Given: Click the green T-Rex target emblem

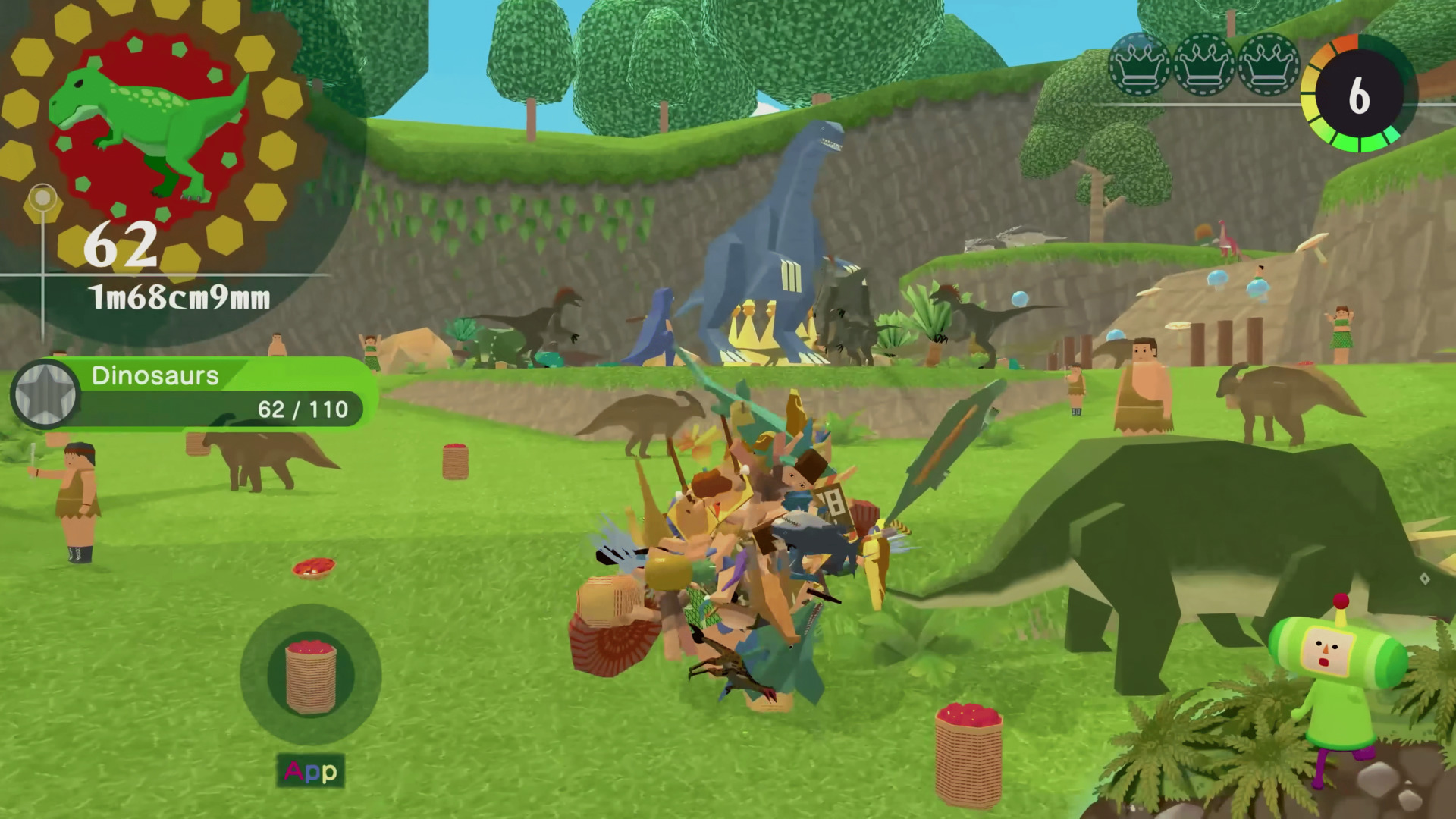Looking at the screenshot, I should pyautogui.click(x=148, y=129).
